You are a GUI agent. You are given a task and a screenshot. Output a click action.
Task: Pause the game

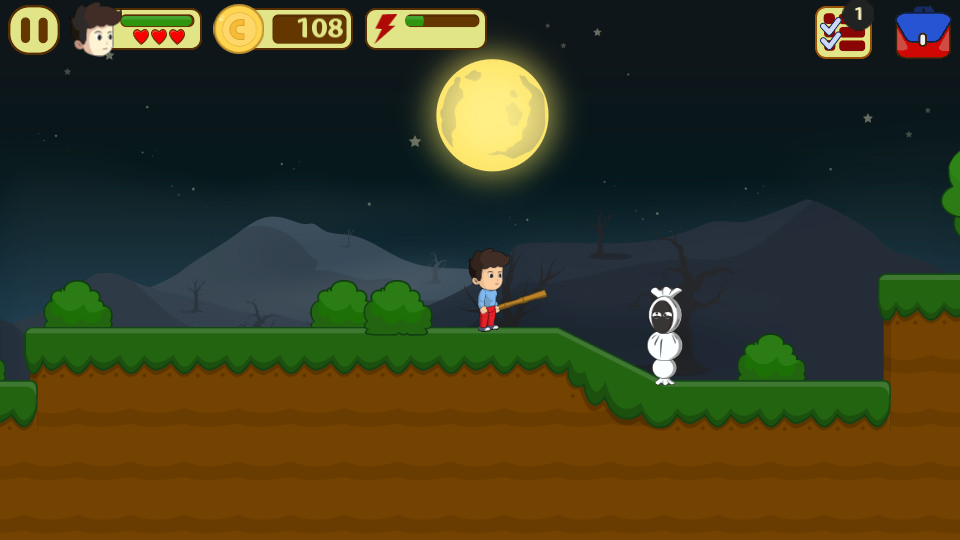point(34,30)
